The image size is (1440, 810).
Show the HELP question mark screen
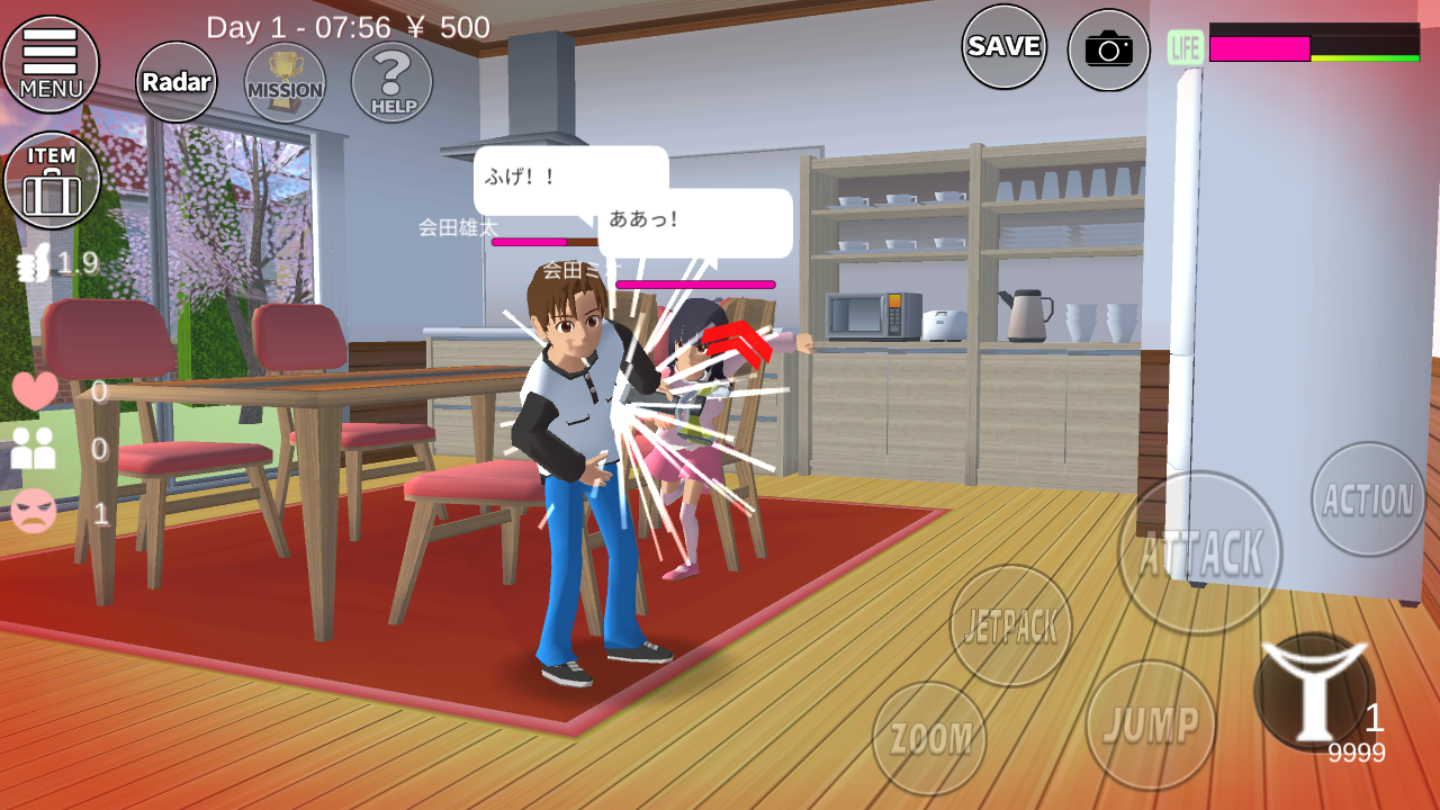pos(392,82)
